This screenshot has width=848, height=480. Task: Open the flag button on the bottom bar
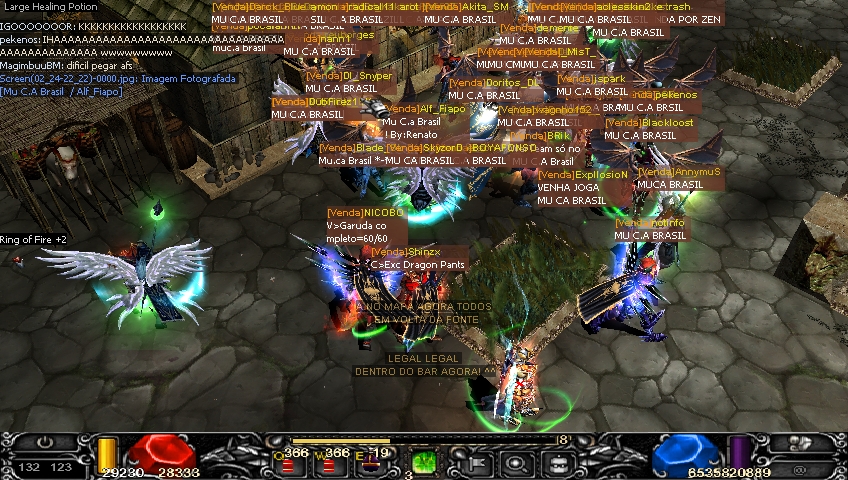[477, 463]
